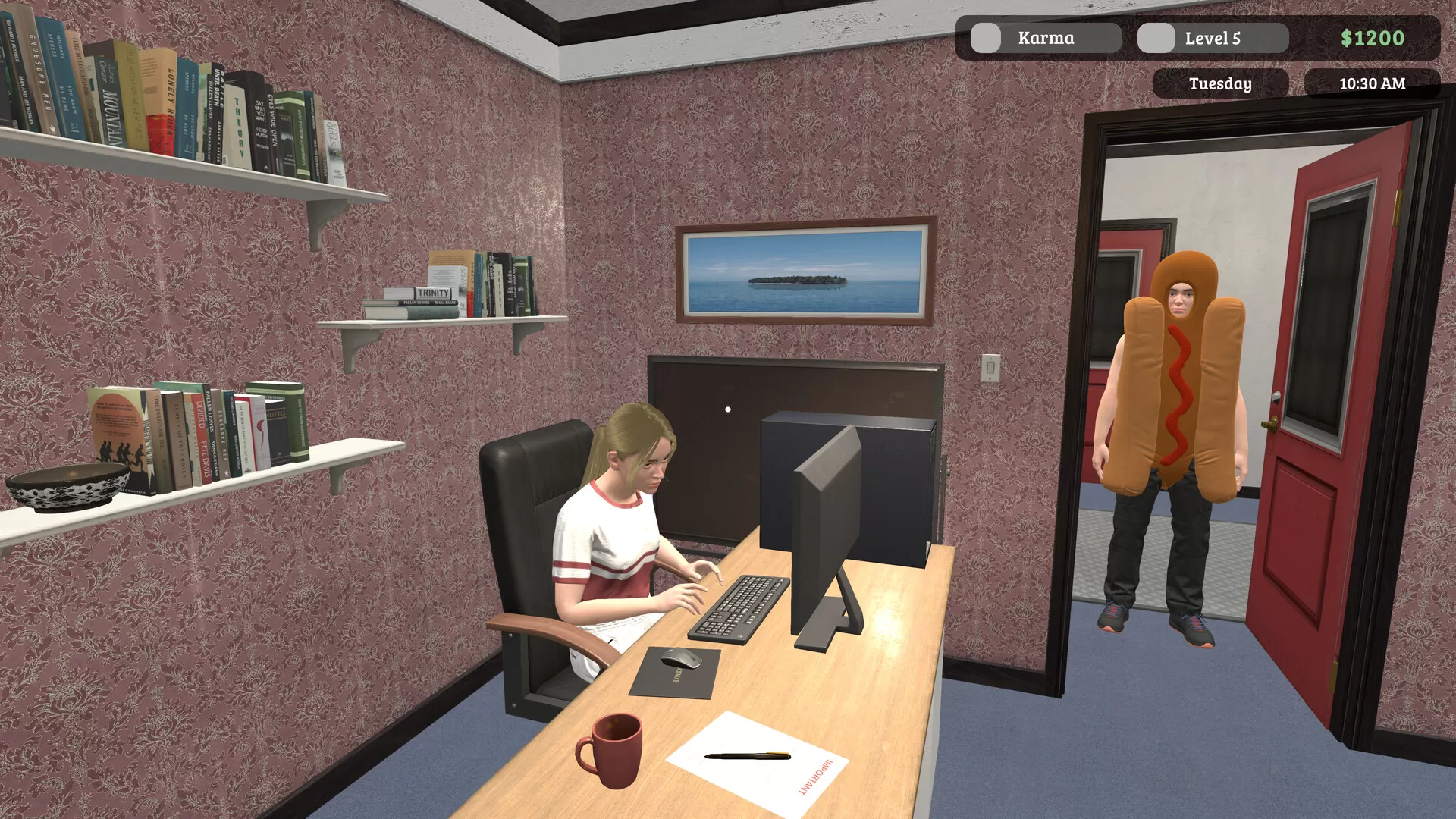1456x819 pixels.
Task: Click the Tuesday day indicator
Action: tap(1221, 84)
